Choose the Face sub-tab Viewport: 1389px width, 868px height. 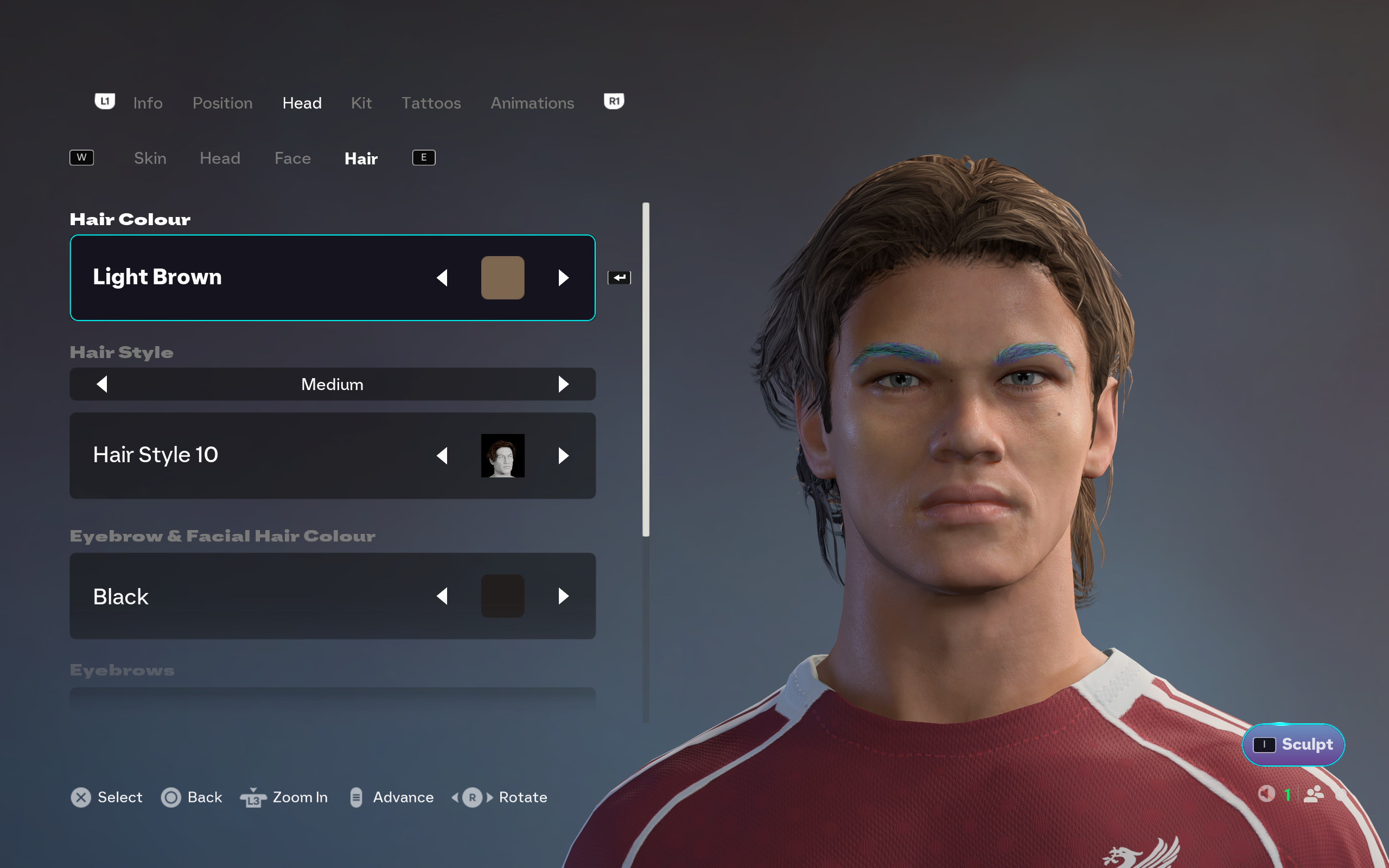pos(292,158)
